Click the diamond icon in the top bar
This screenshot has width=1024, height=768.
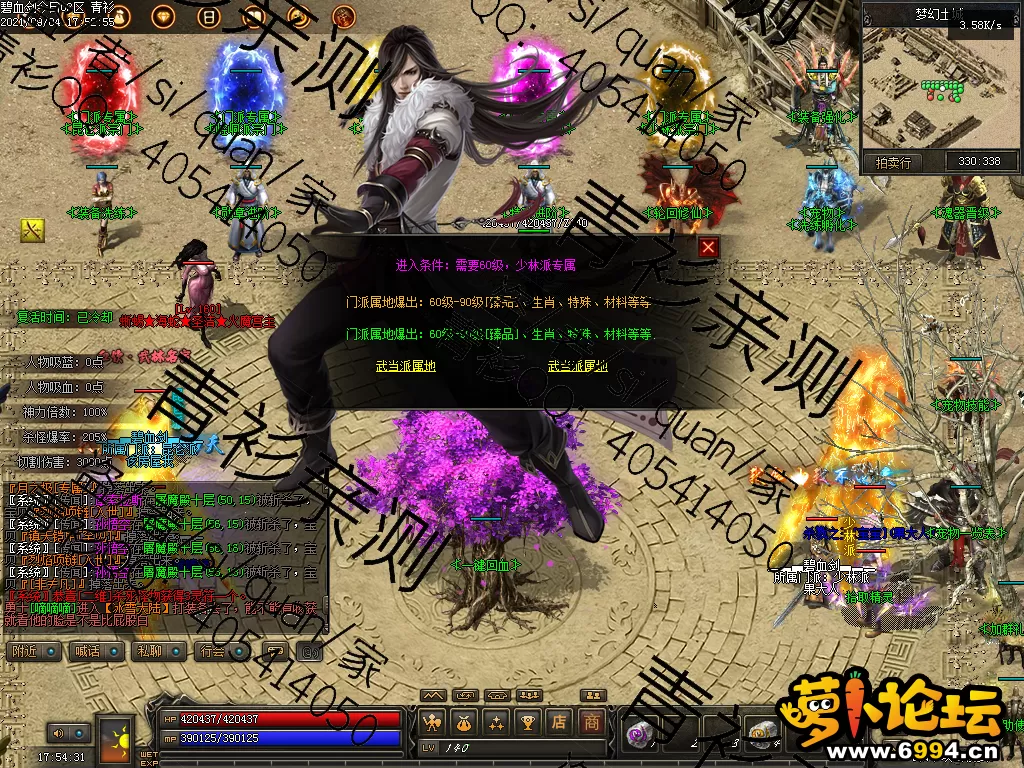click(x=164, y=17)
